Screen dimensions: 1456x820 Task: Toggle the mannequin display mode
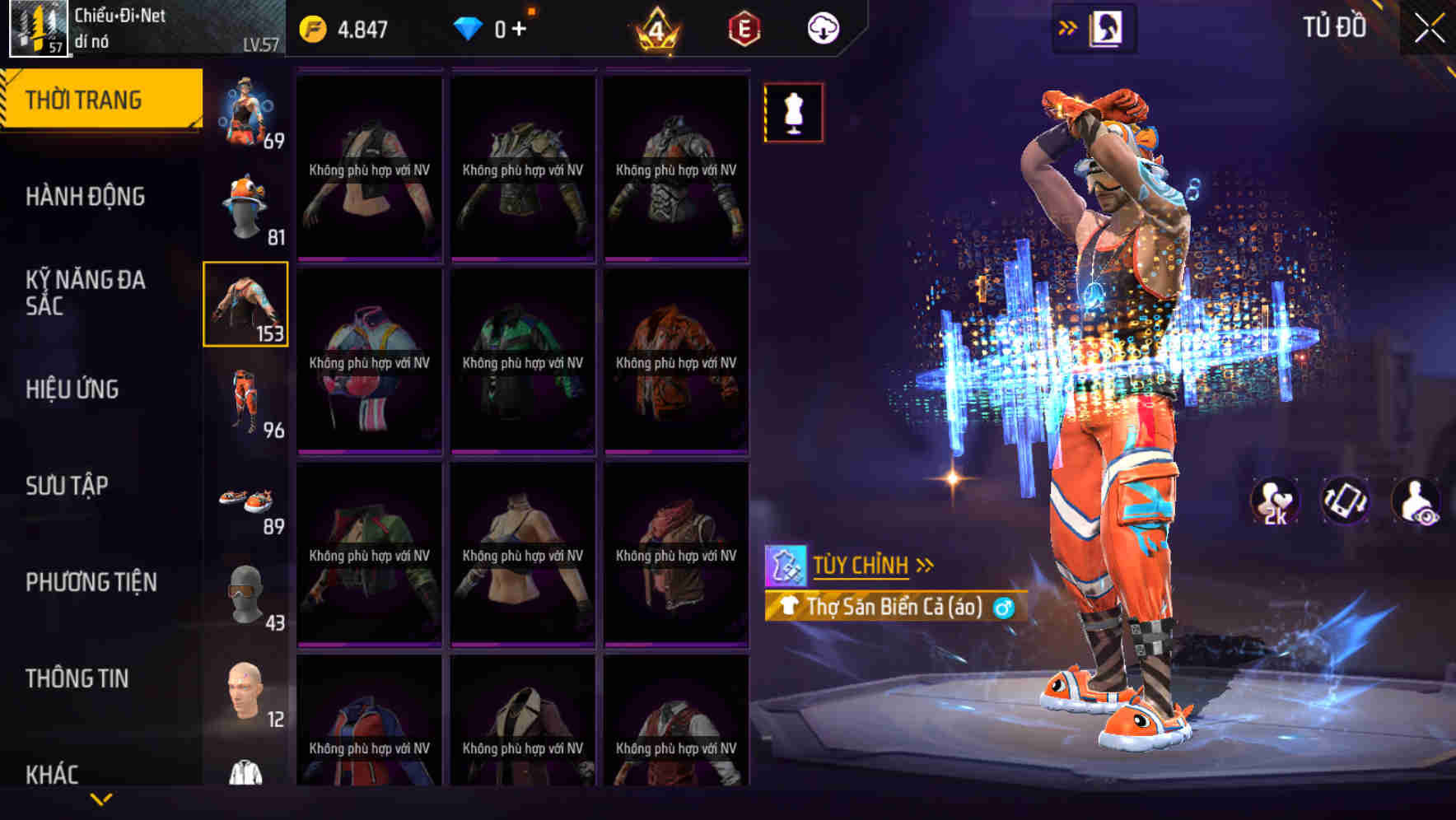(x=793, y=113)
